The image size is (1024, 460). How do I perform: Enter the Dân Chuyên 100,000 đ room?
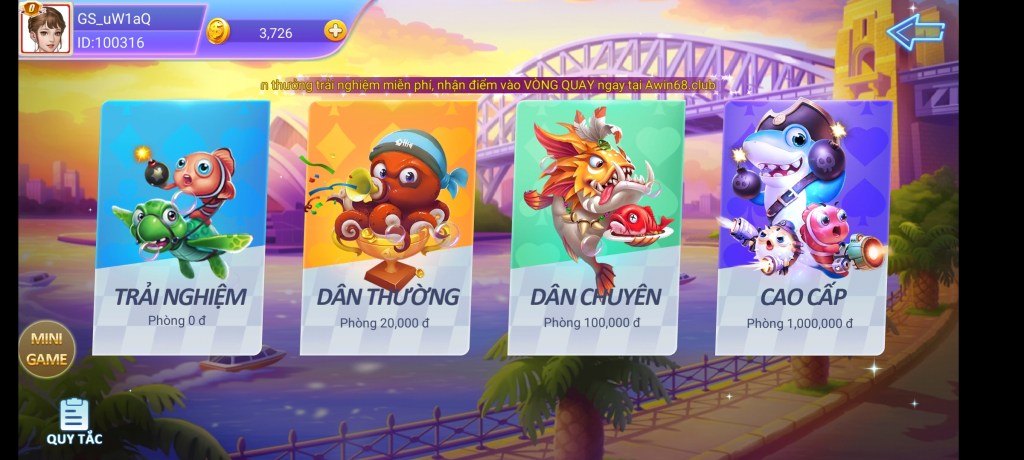[x=596, y=228]
